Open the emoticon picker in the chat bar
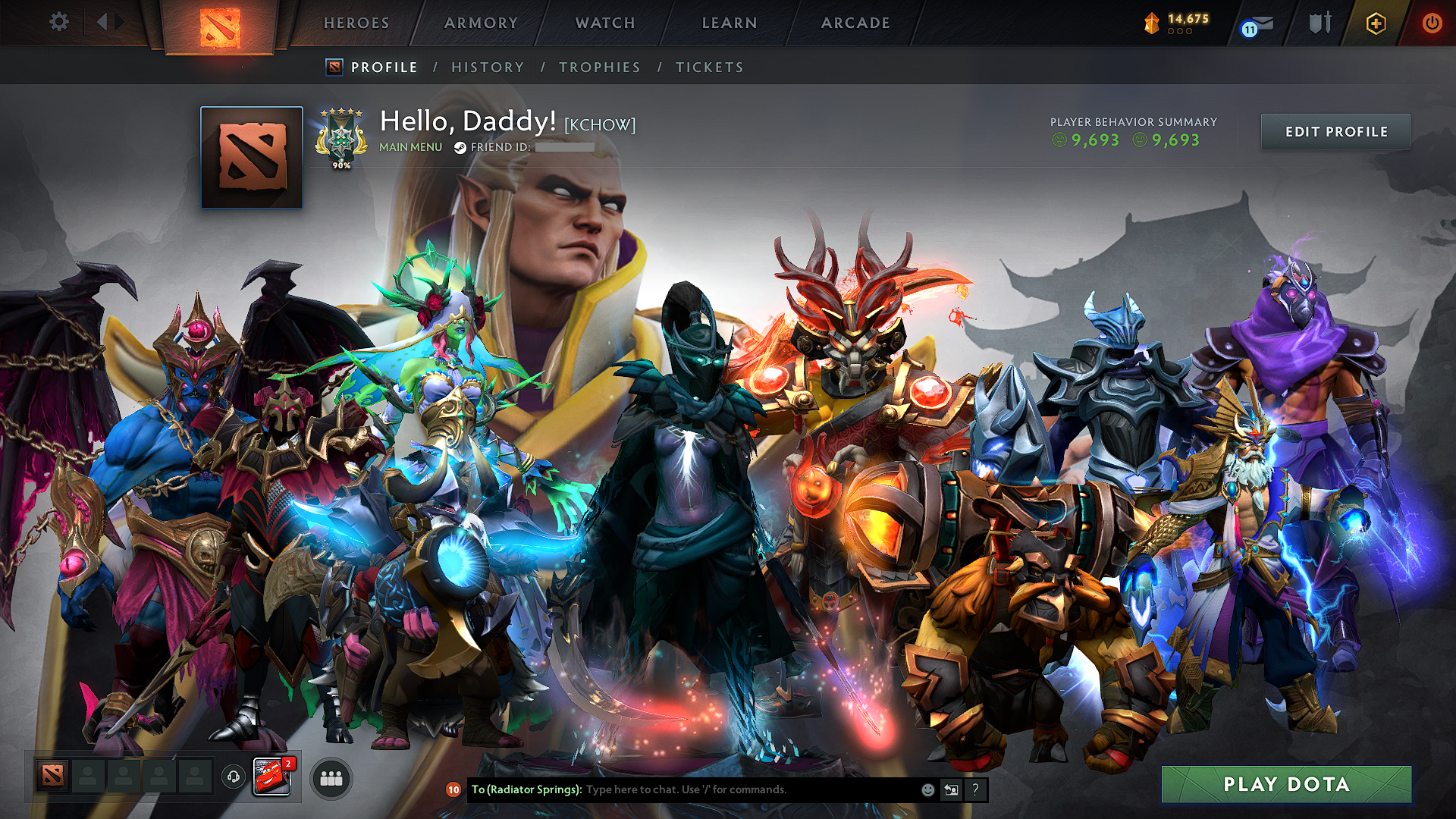The width and height of the screenshot is (1456, 819). point(927,789)
